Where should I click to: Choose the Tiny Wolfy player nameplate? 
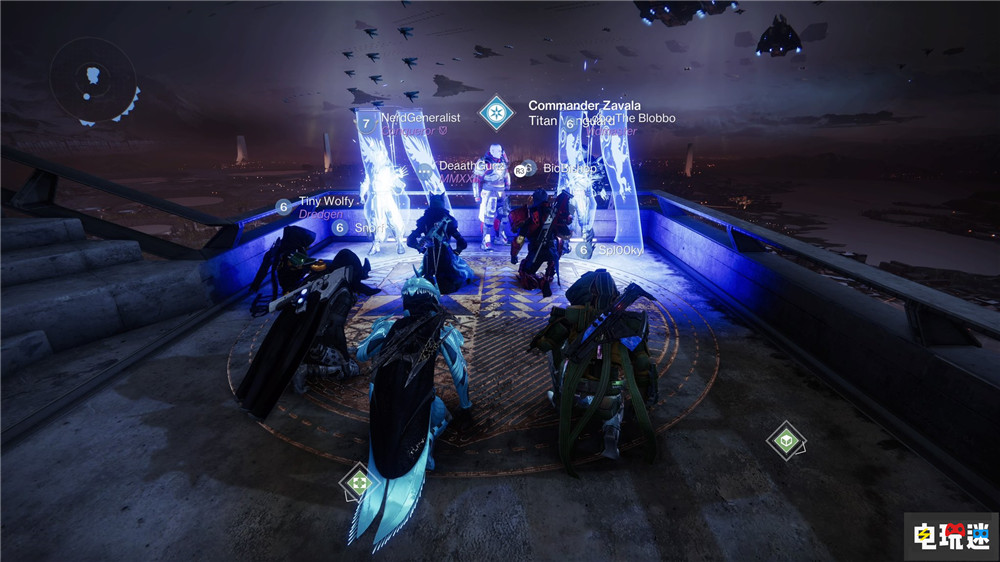click(326, 202)
